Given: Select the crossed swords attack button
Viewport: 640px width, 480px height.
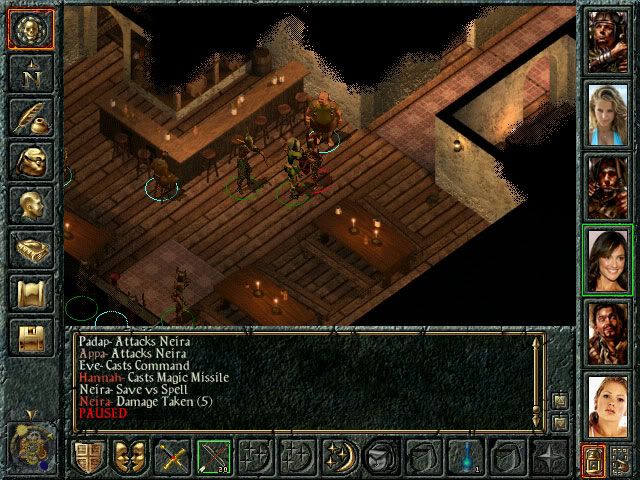Looking at the screenshot, I should tap(171, 457).
